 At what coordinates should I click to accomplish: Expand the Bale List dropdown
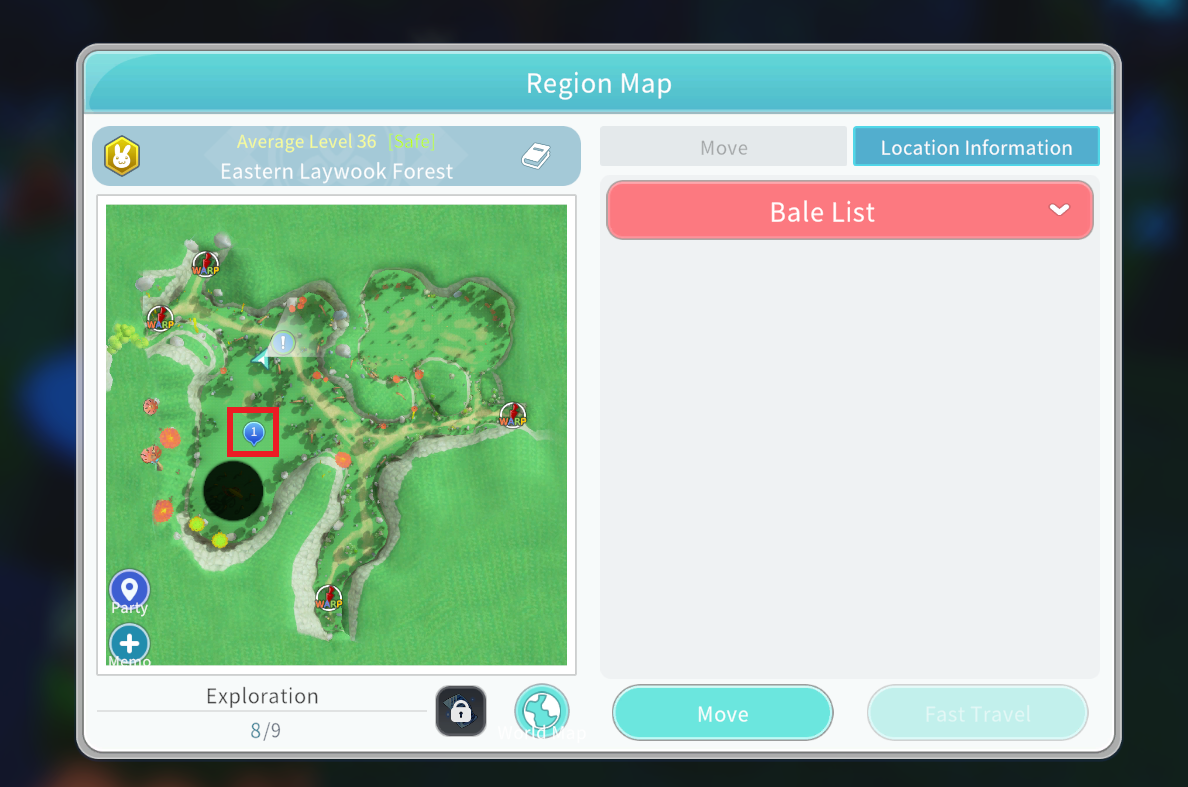[849, 211]
